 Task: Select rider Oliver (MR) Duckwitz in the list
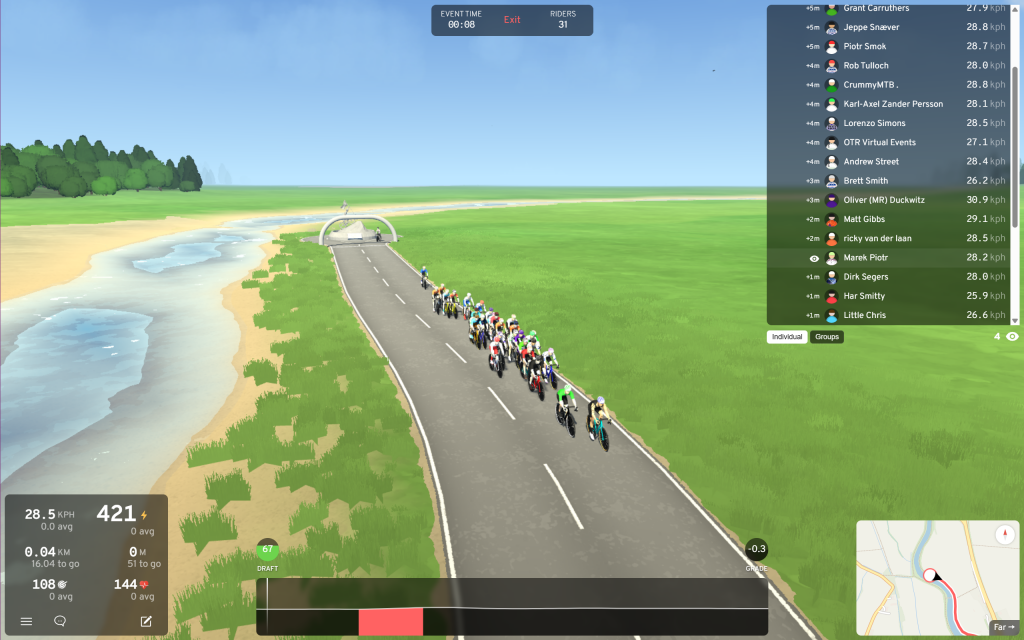[x=884, y=200]
